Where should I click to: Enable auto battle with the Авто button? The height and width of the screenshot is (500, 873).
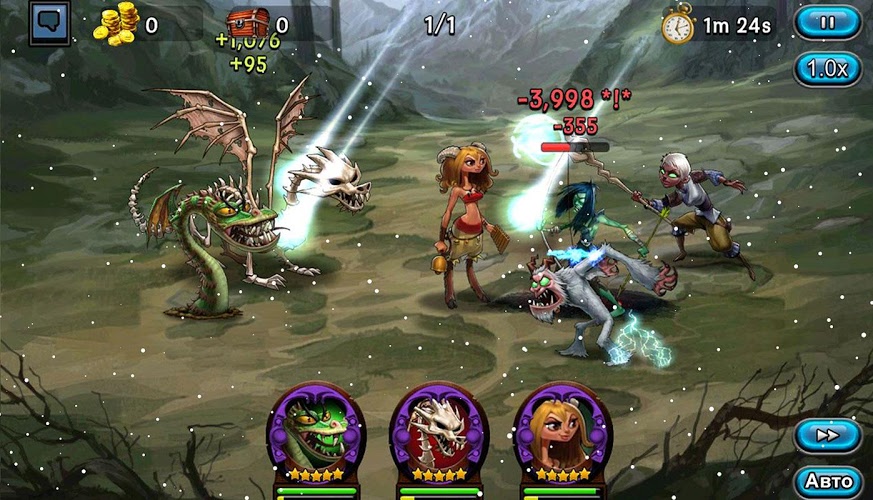tap(827, 480)
